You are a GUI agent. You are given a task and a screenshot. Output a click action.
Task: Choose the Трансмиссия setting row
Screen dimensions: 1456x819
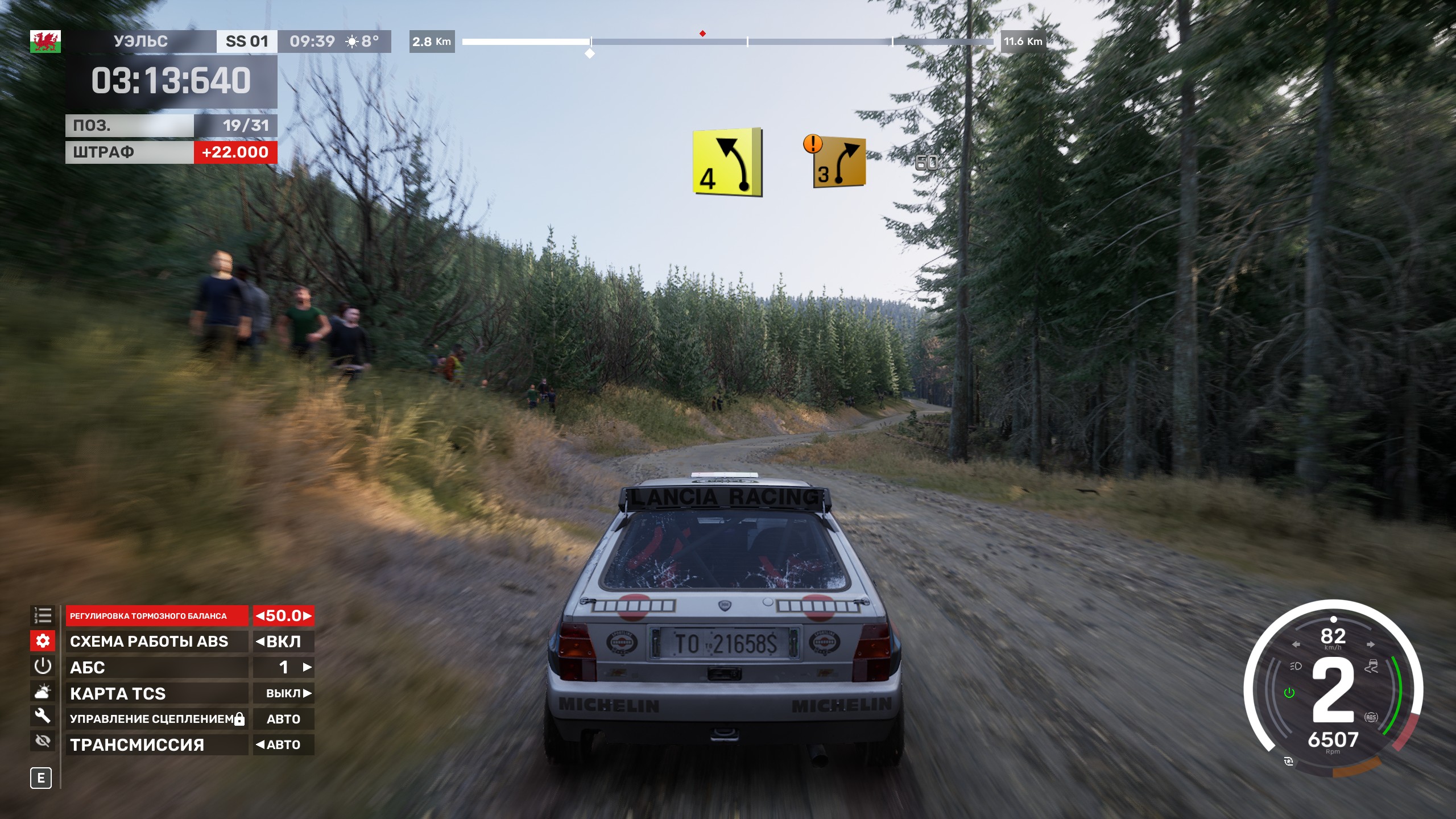click(x=156, y=744)
